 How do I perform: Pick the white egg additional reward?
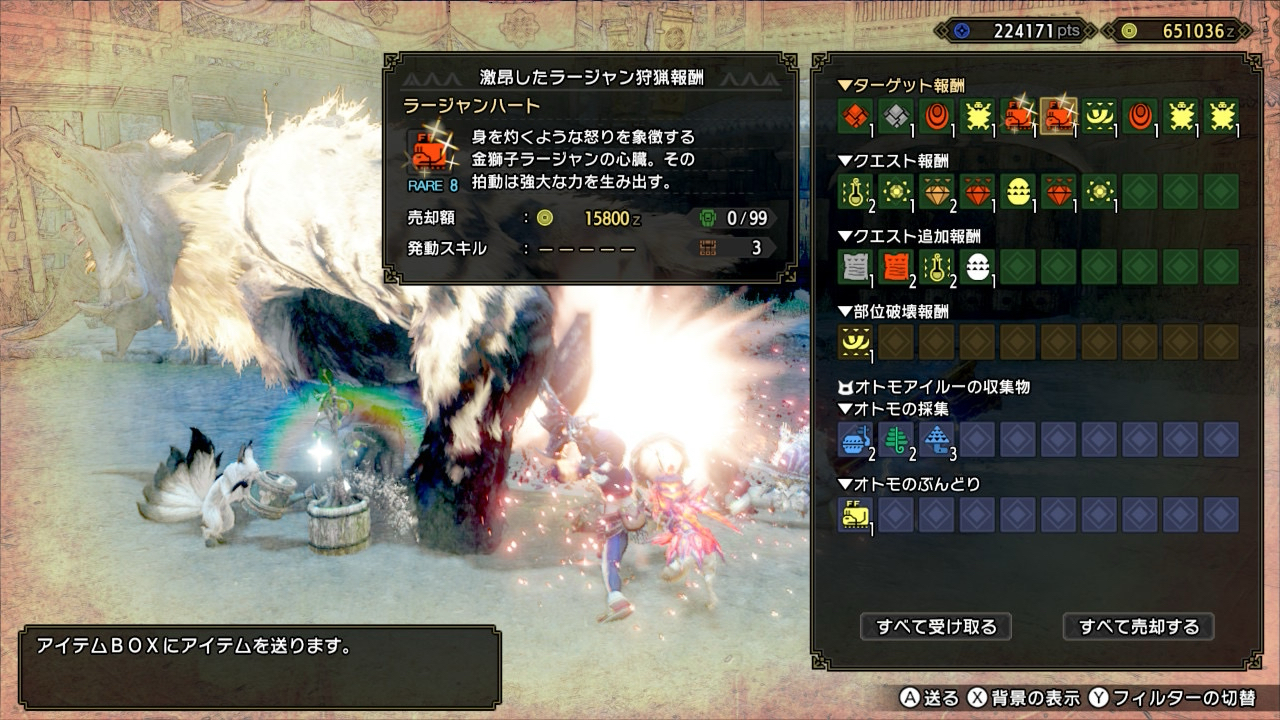977,266
